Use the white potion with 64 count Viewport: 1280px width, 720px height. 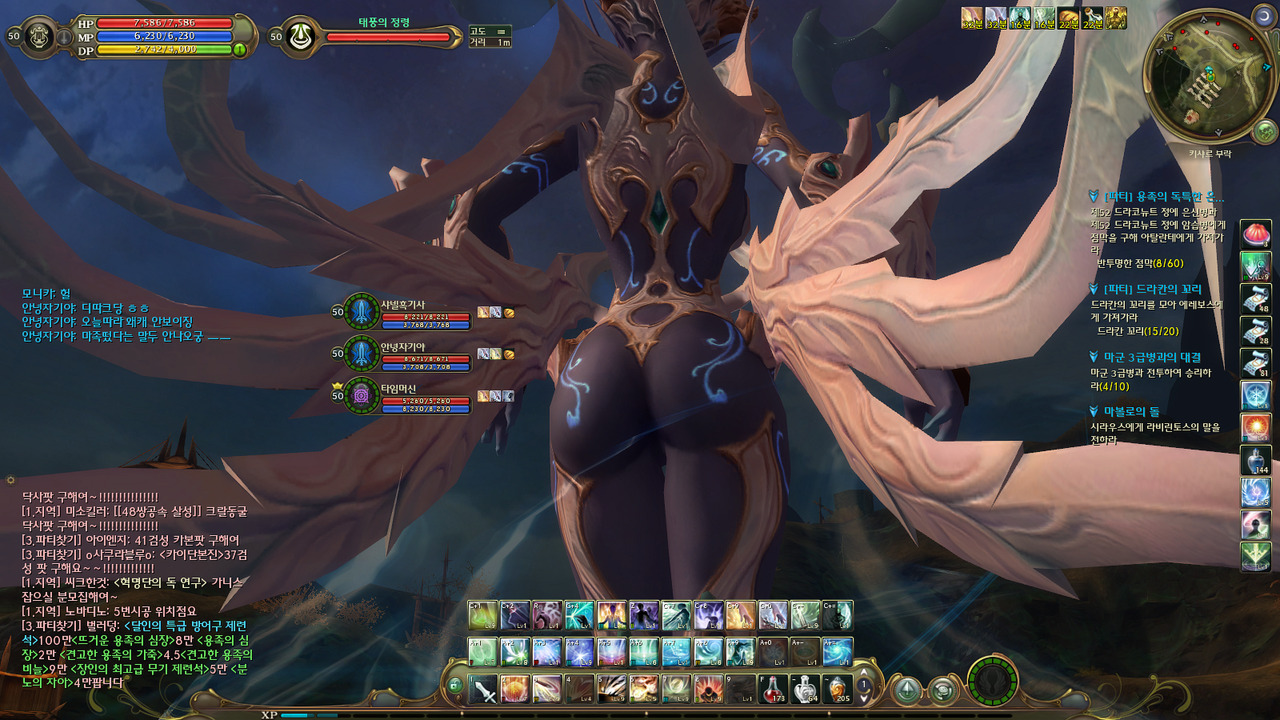click(x=806, y=689)
